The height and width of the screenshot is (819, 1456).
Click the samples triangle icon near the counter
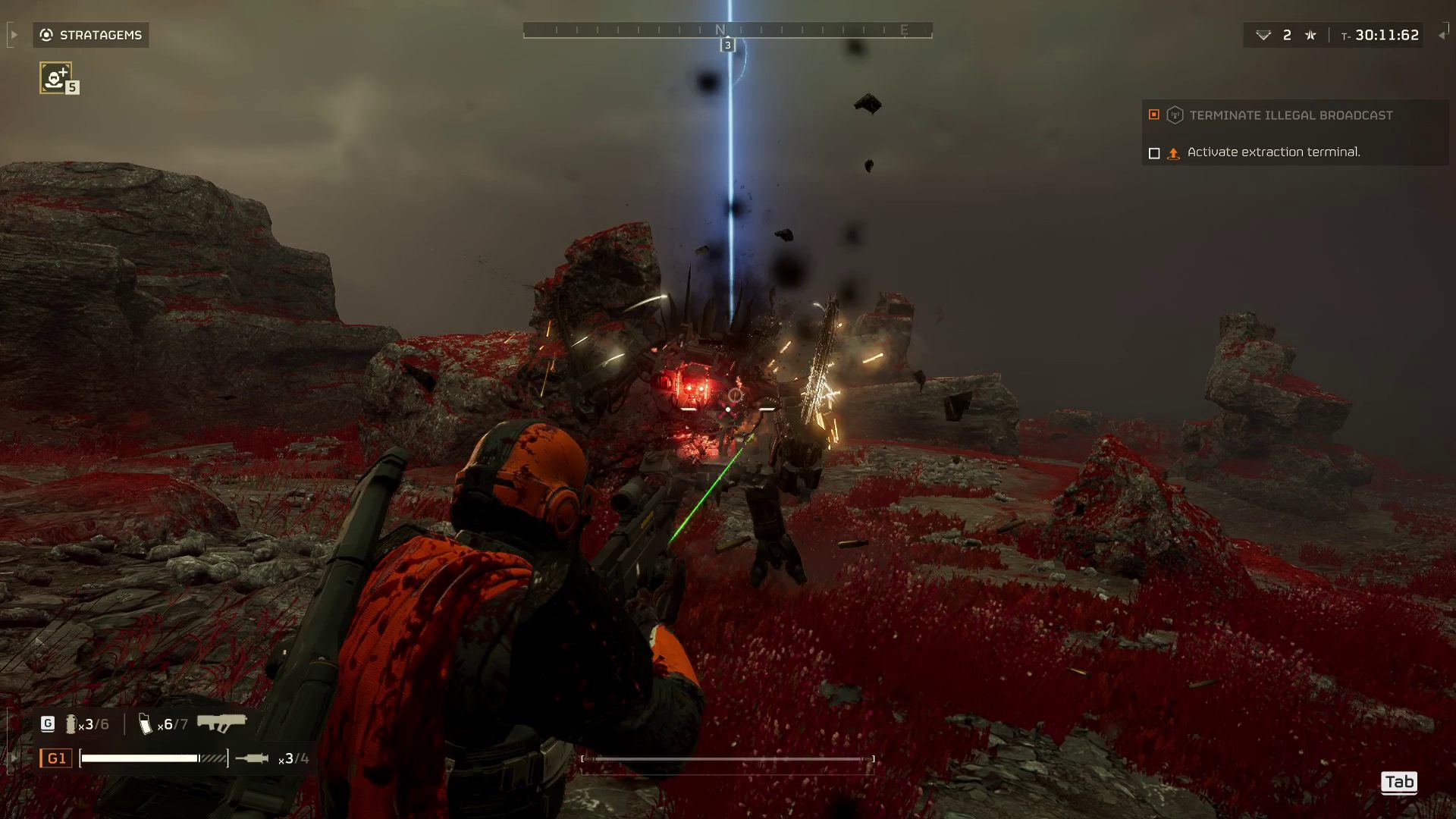[x=1262, y=35]
